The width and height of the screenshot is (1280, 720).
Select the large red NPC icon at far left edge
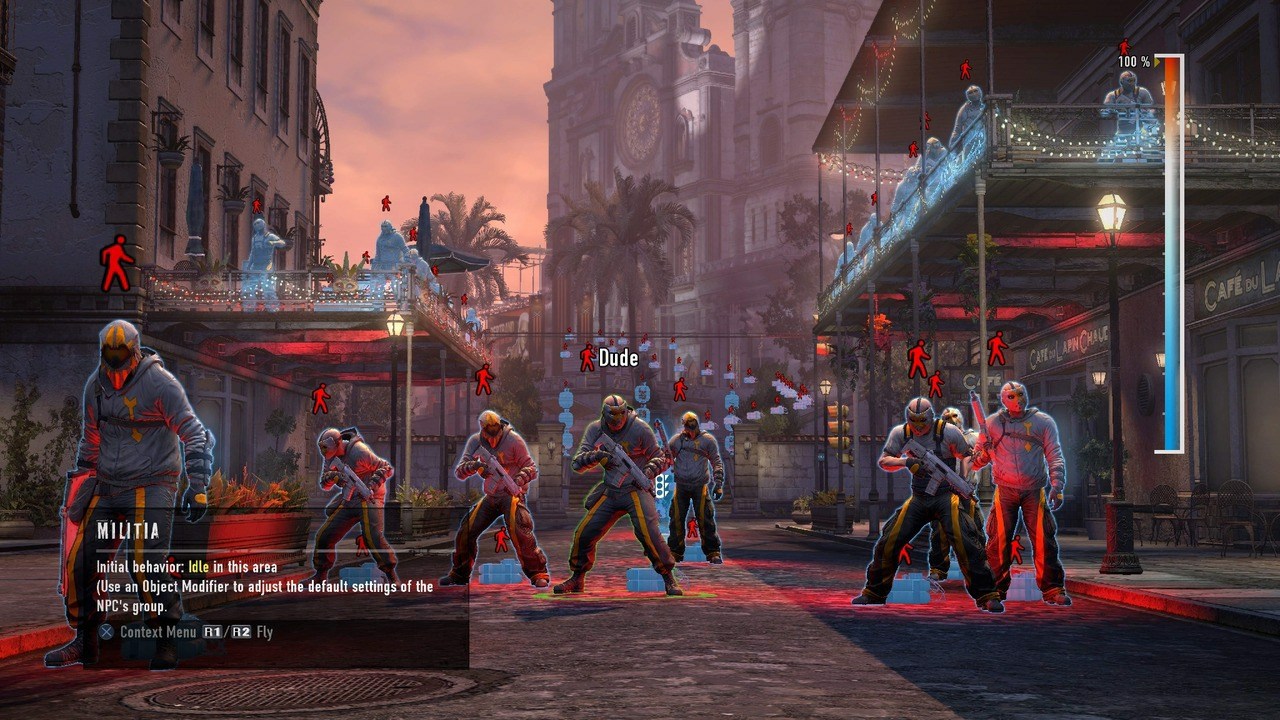[x=113, y=262]
